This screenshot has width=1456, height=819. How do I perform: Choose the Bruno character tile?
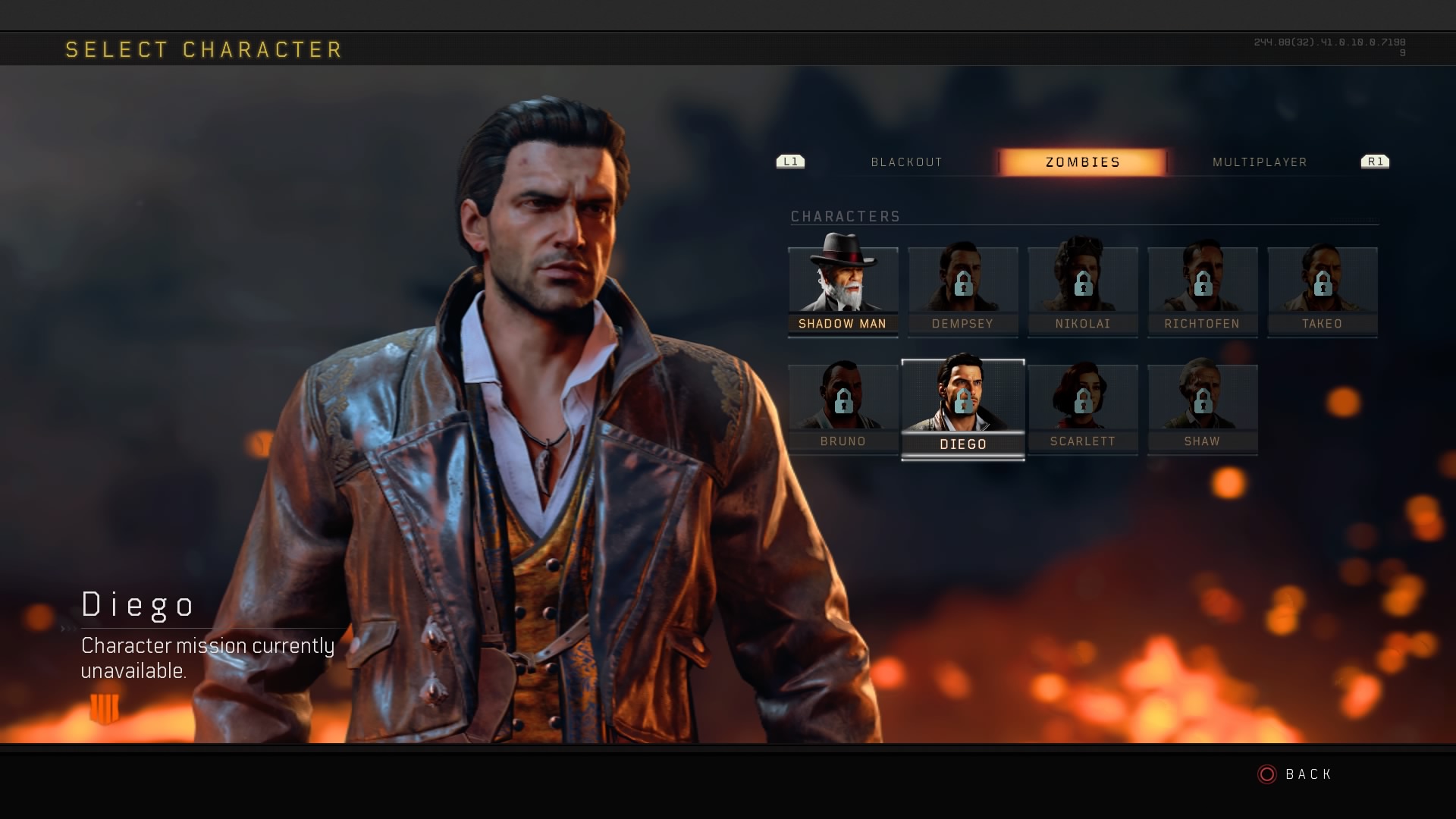click(x=843, y=408)
